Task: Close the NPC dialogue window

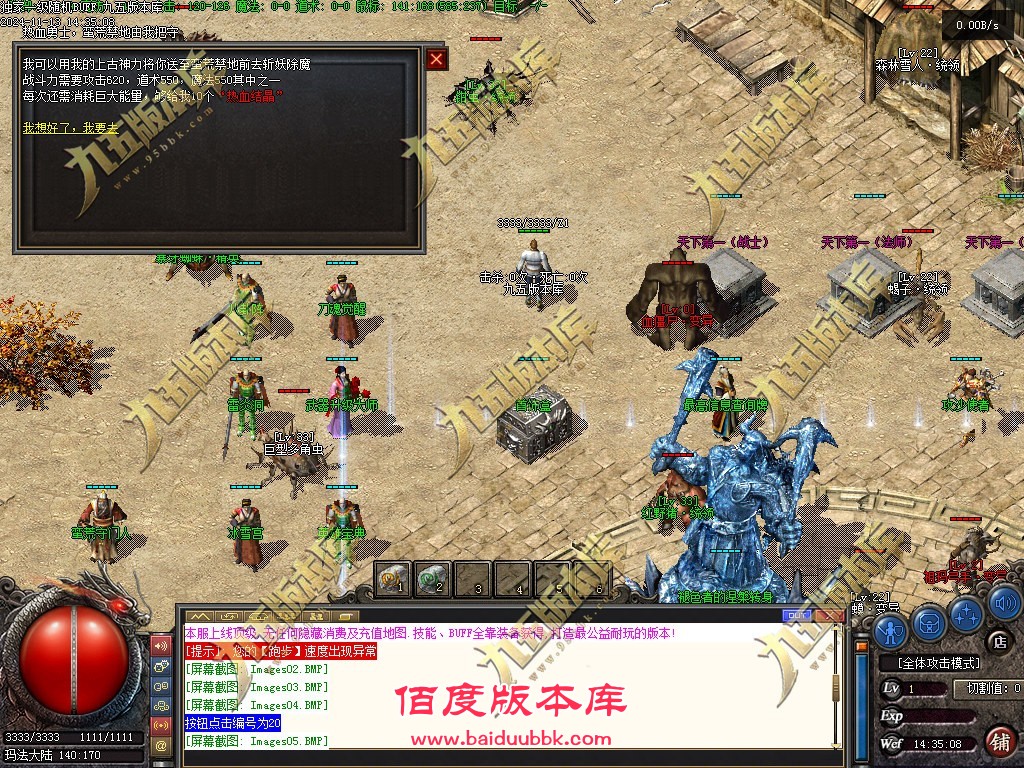Action: coord(436,59)
